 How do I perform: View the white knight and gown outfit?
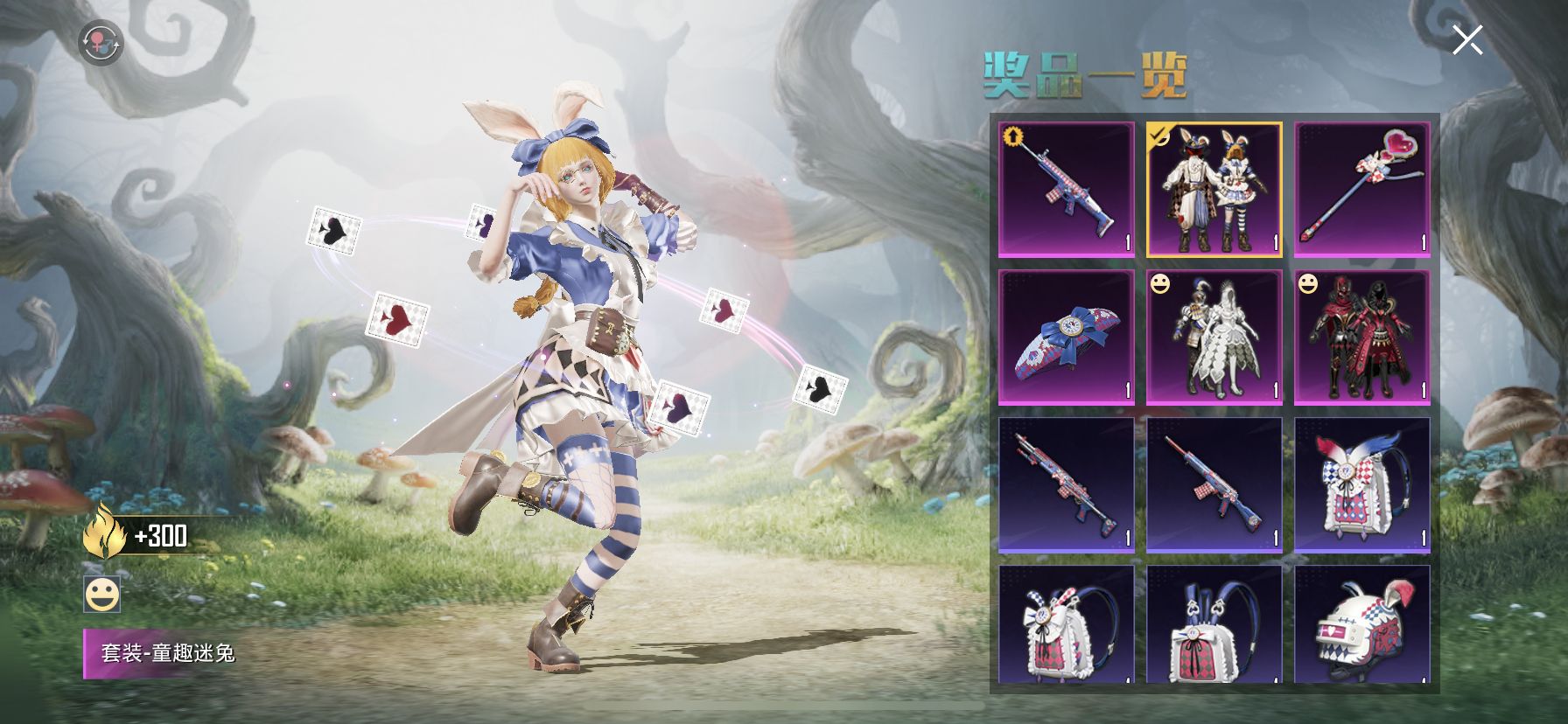coord(1214,338)
